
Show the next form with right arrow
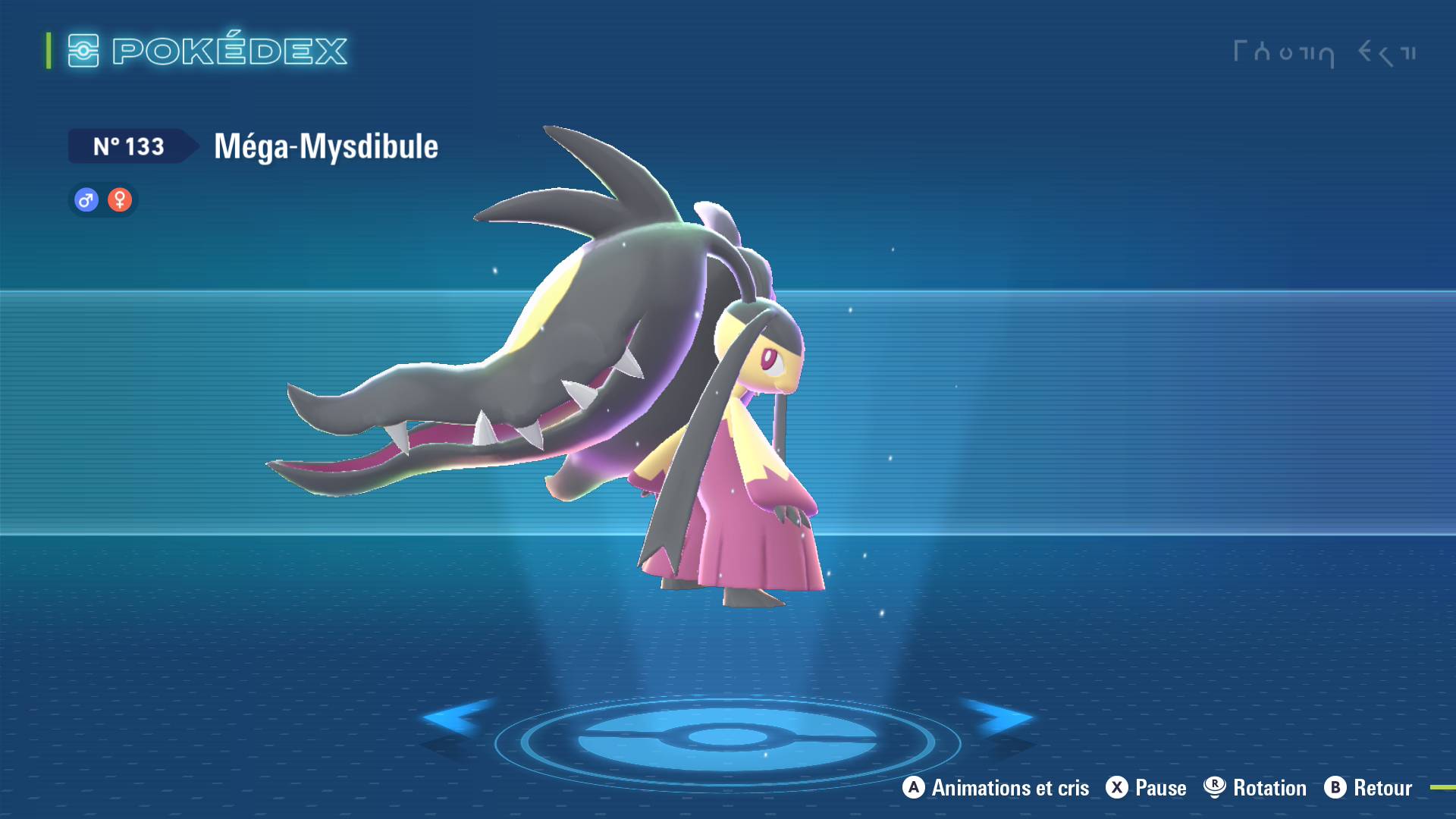[999, 717]
